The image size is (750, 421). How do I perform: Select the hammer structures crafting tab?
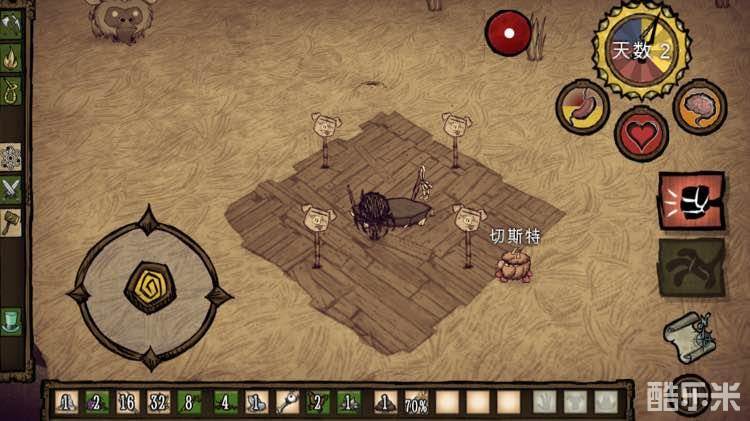point(12,220)
